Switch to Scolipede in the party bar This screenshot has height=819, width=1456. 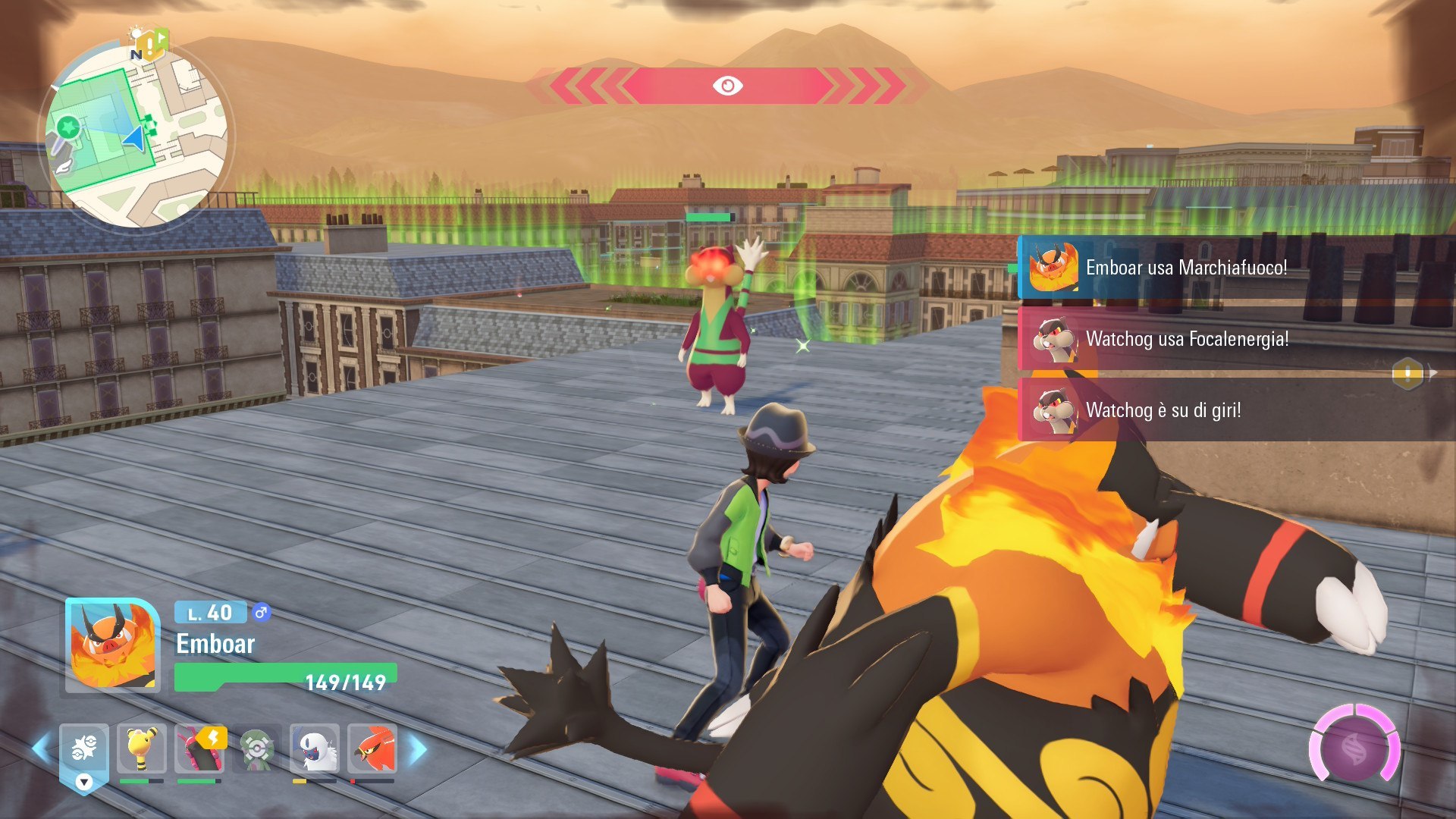tap(199, 749)
